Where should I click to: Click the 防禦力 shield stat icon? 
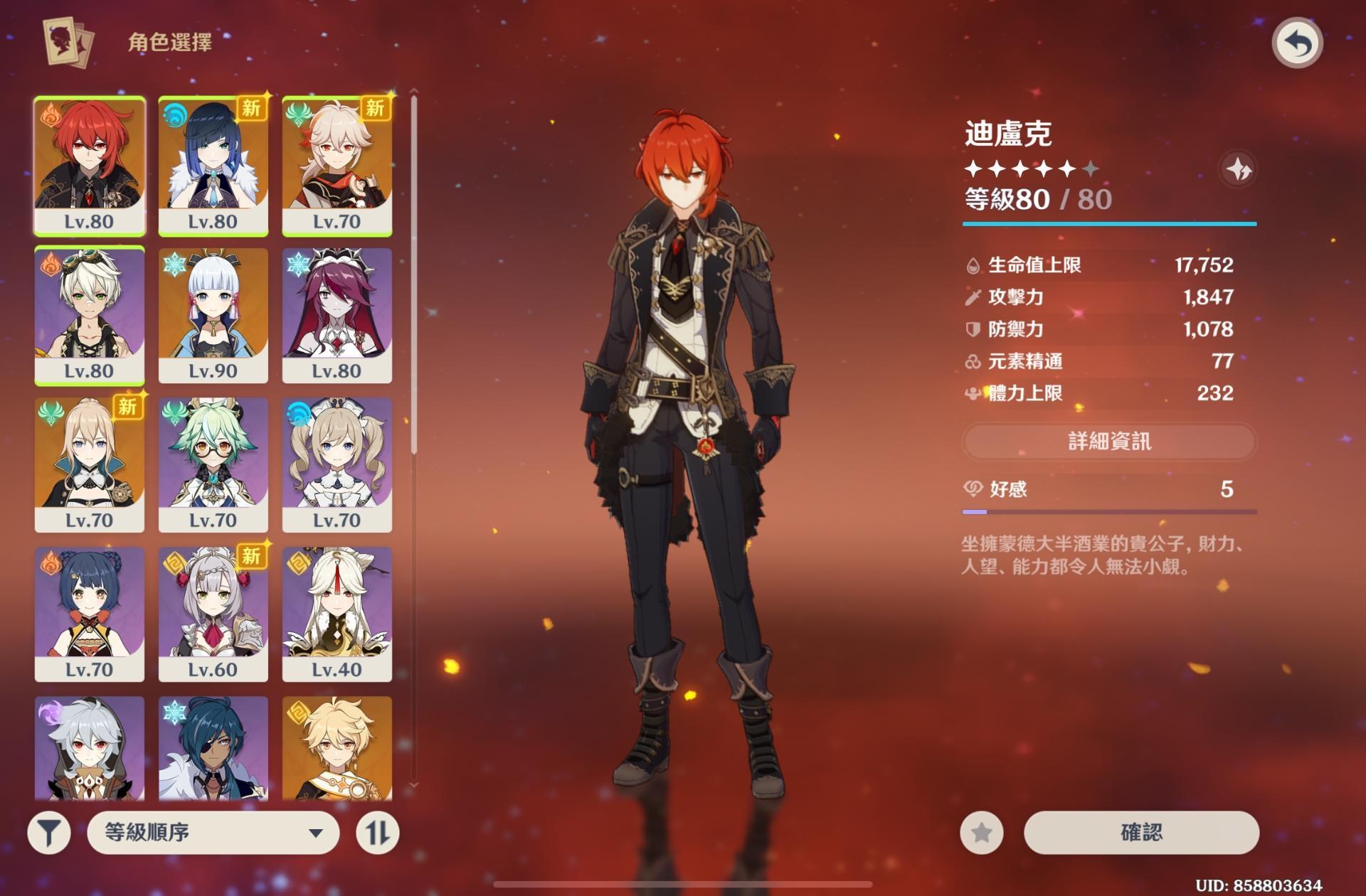972,330
